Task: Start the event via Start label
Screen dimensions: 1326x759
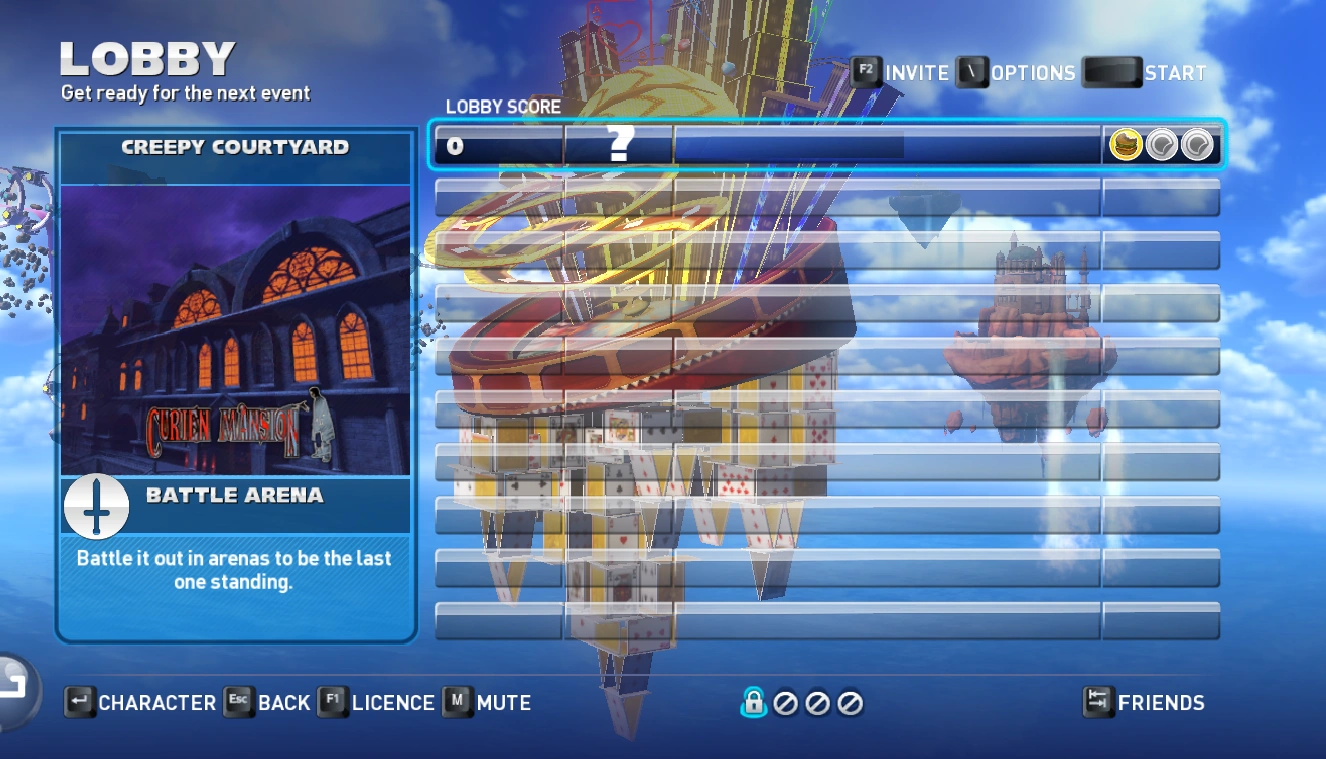Action: pyautogui.click(x=1175, y=73)
